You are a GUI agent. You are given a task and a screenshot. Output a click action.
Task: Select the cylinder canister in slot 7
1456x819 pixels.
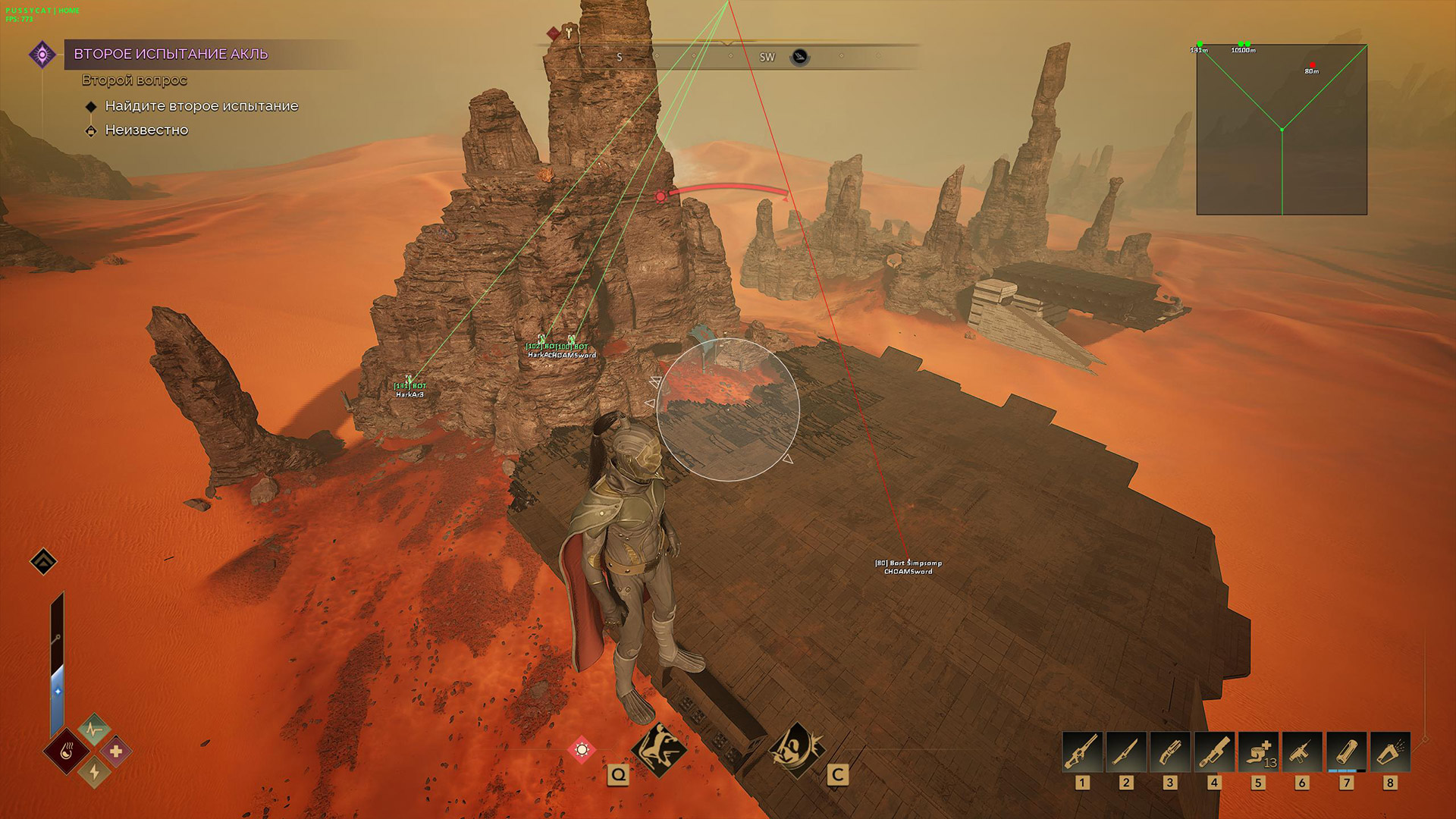click(x=1346, y=752)
